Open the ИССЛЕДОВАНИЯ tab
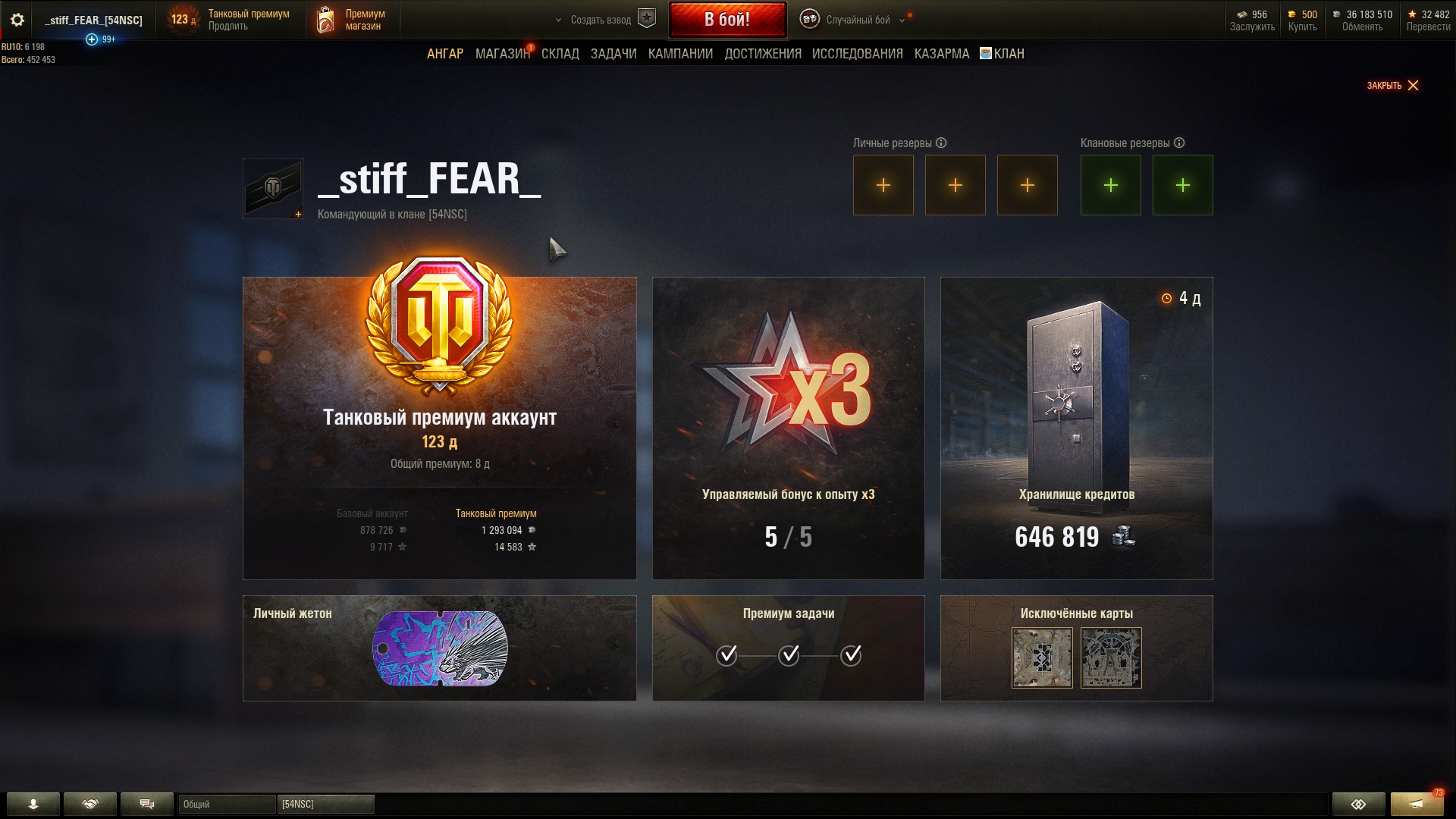This screenshot has width=1456, height=819. [857, 54]
